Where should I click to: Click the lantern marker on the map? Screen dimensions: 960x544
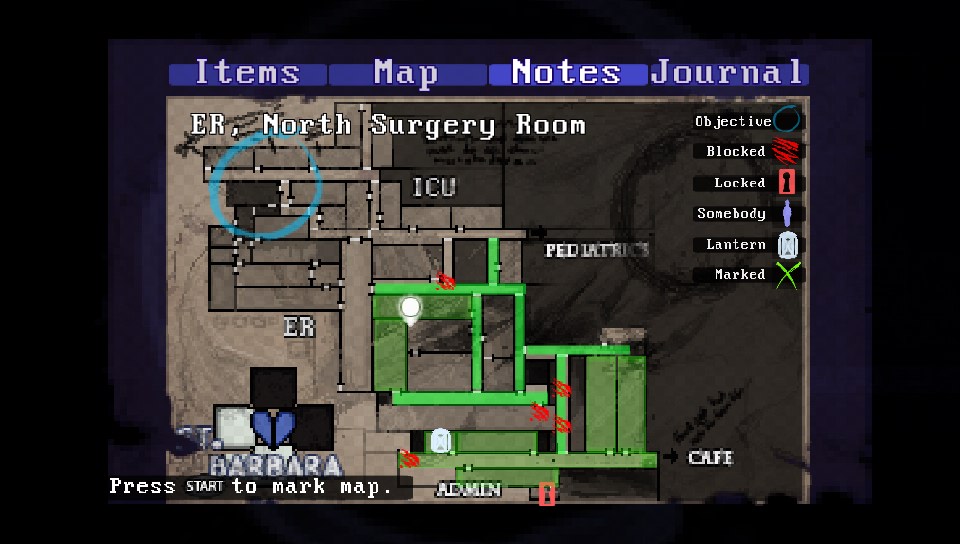440,440
